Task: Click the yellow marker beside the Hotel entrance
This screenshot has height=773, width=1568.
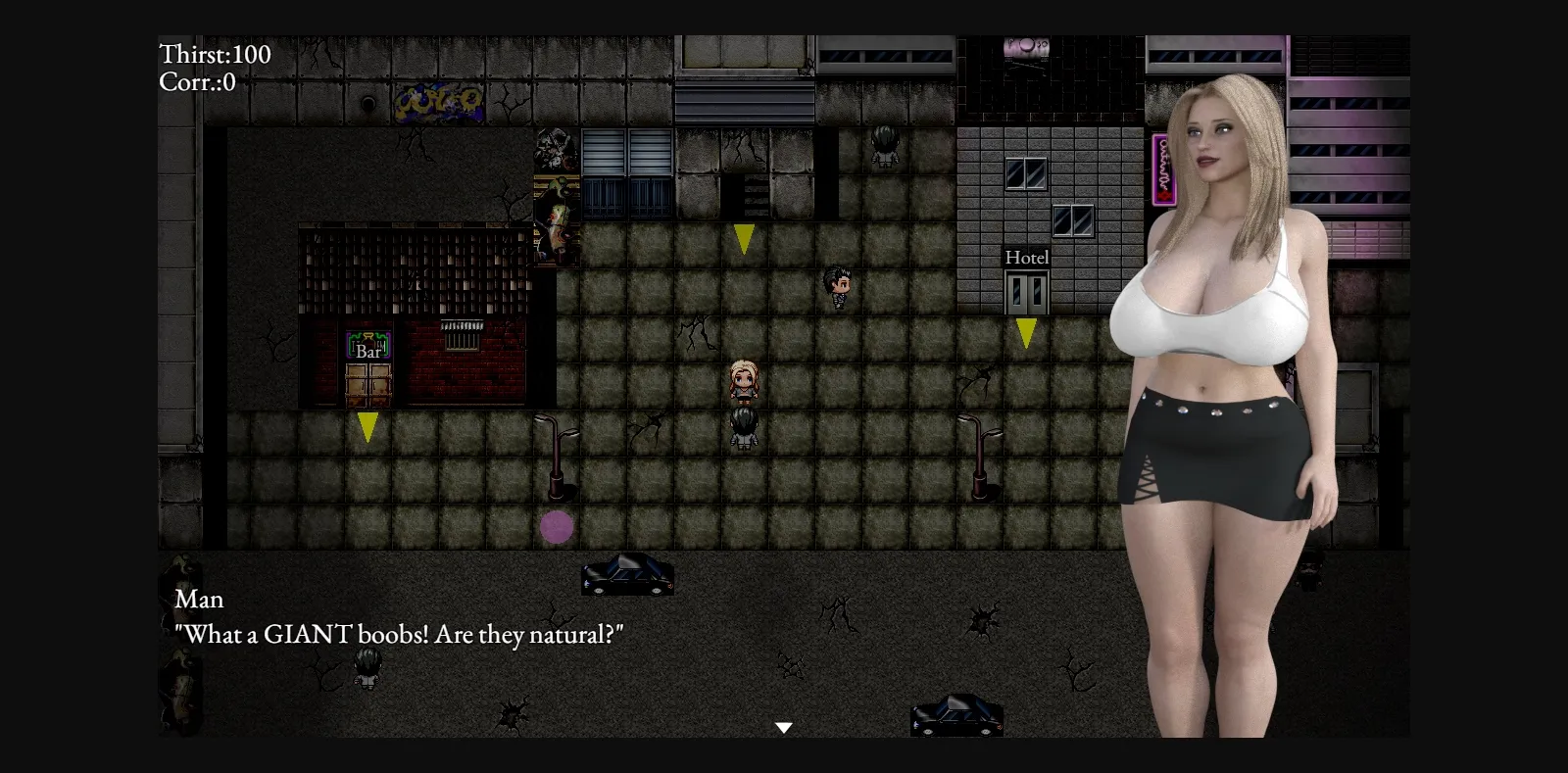Action: (x=1026, y=336)
